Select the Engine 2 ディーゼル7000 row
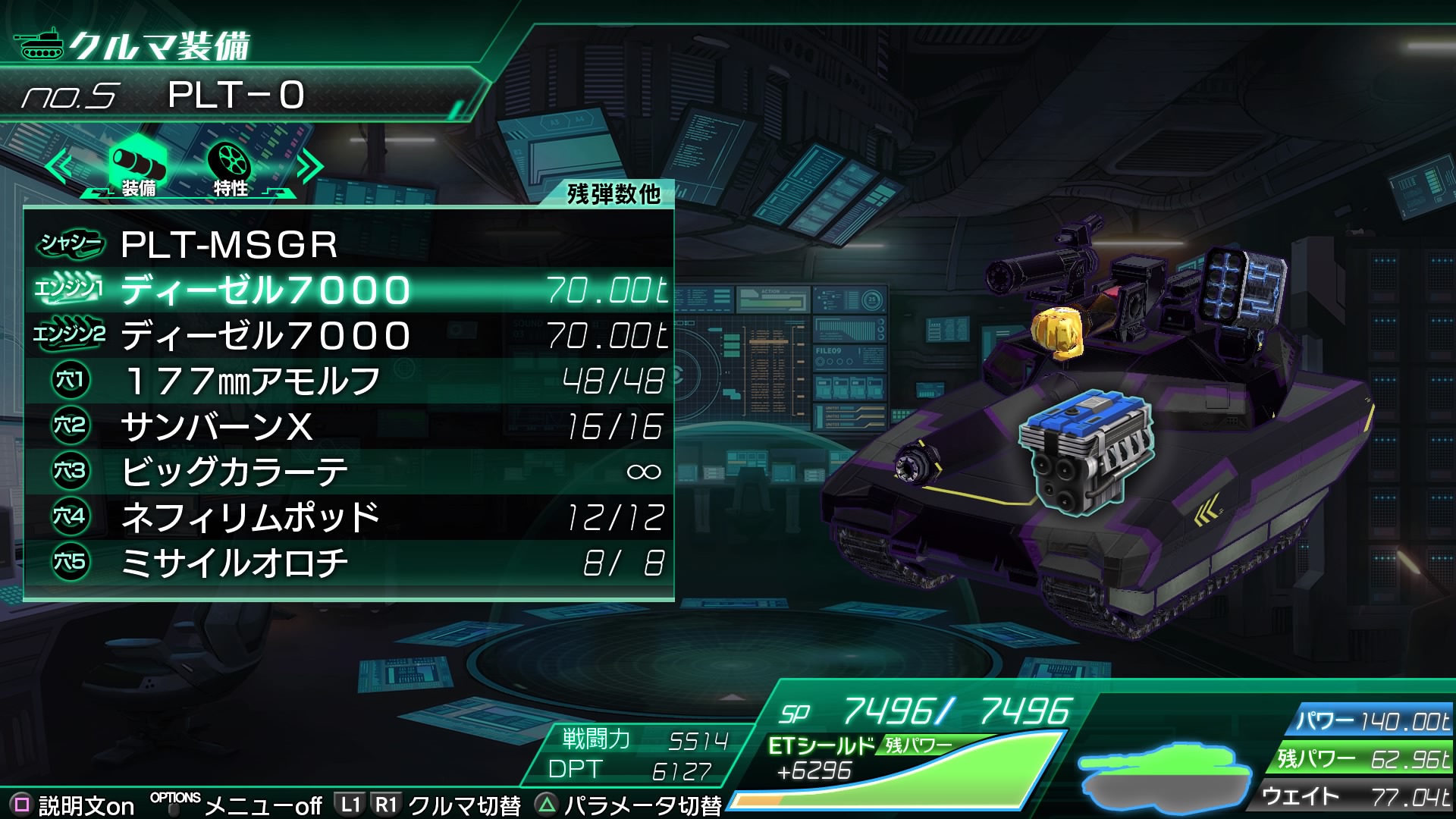Screen dimensions: 1456x819 349,335
